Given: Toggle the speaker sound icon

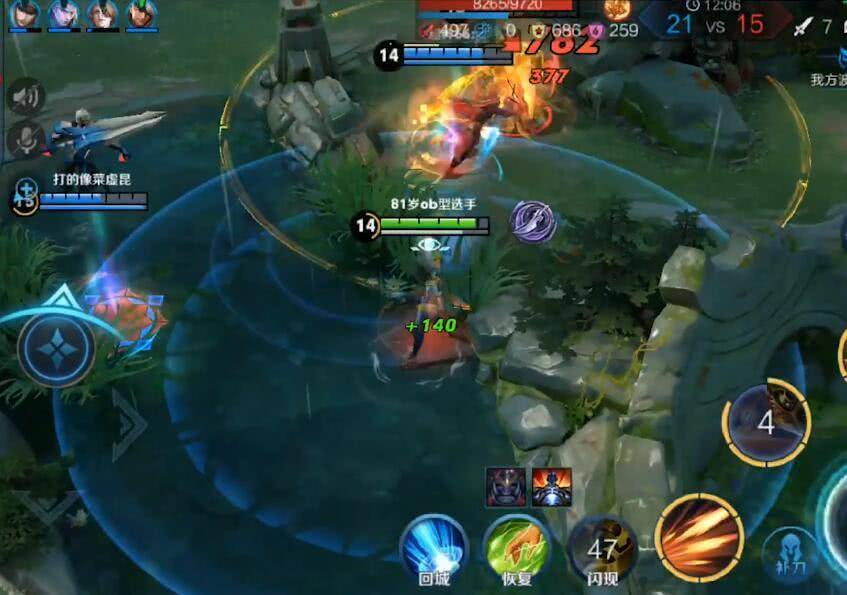Looking at the screenshot, I should point(27,97).
